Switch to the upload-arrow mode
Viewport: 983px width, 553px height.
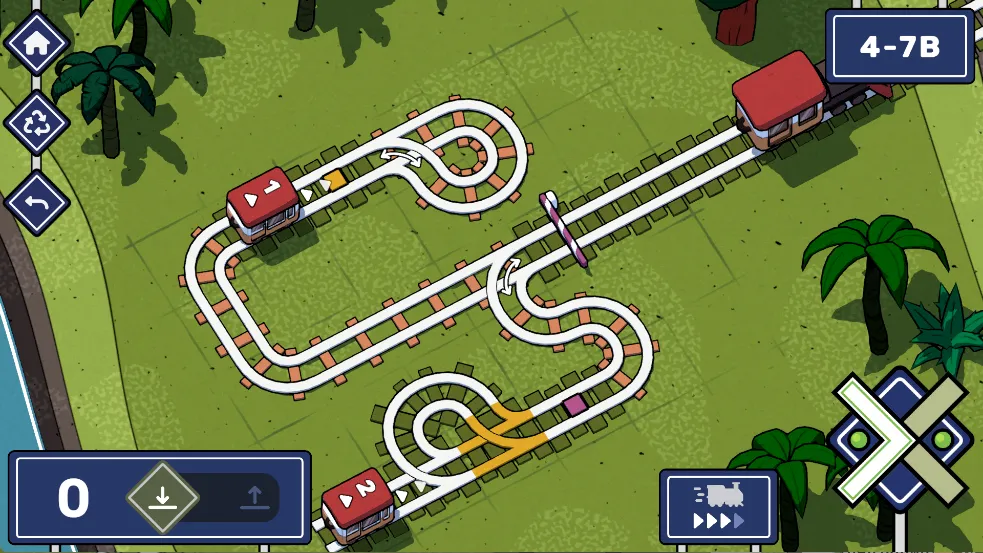click(253, 497)
